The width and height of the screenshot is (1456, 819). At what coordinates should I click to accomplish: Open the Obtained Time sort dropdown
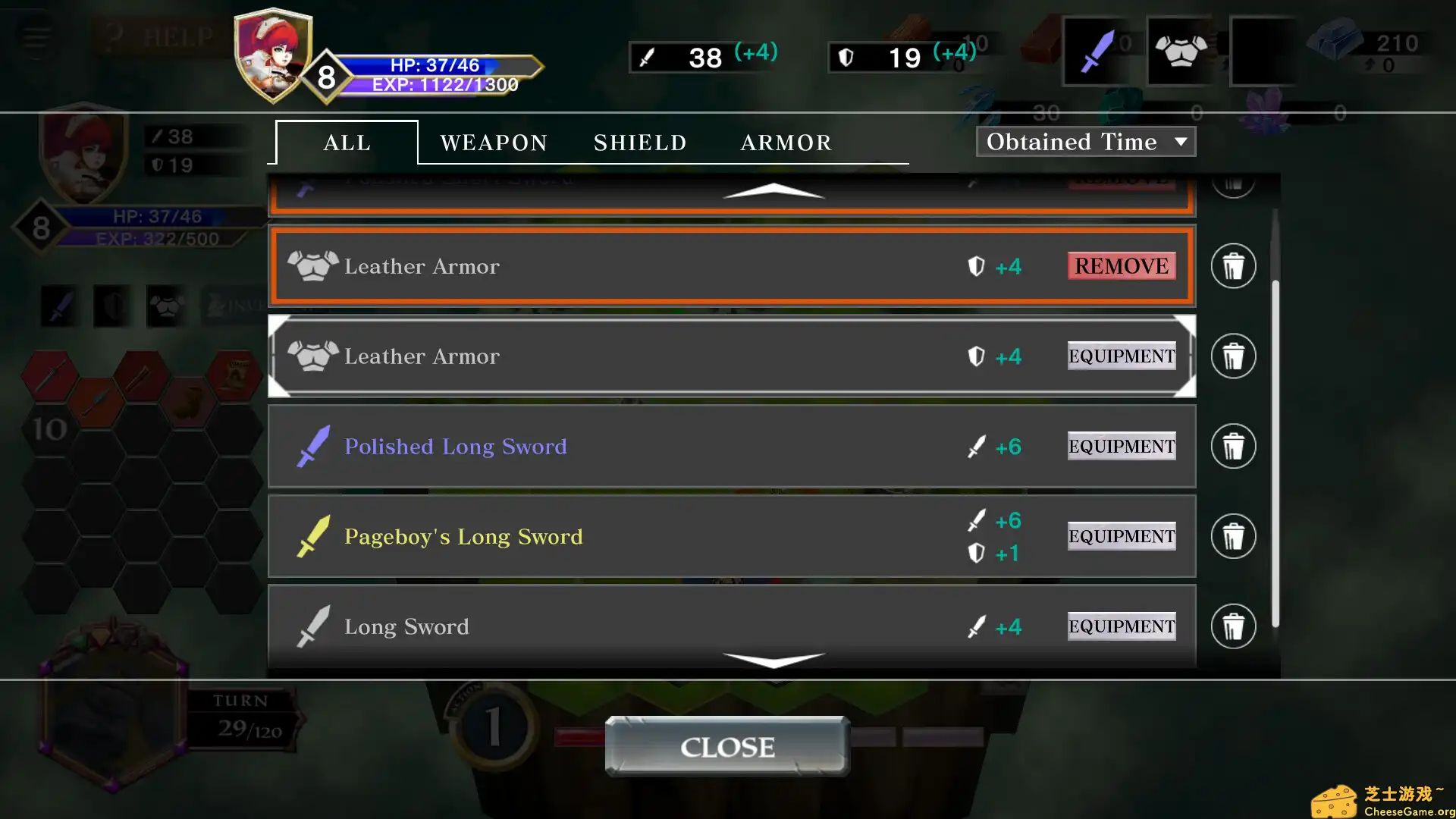[x=1086, y=142]
